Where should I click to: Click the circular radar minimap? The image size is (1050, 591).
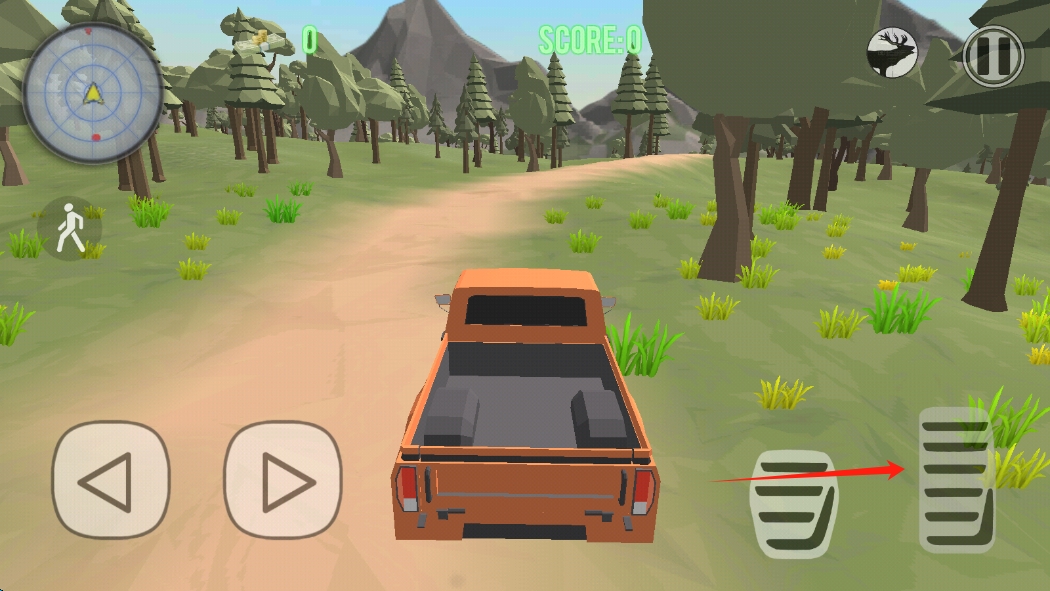93,94
